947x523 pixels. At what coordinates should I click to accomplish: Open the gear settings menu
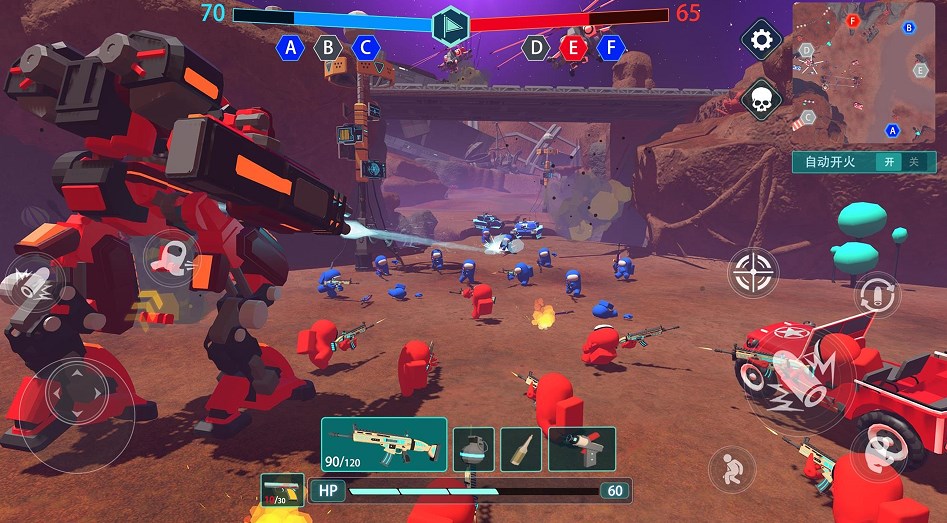[761, 40]
